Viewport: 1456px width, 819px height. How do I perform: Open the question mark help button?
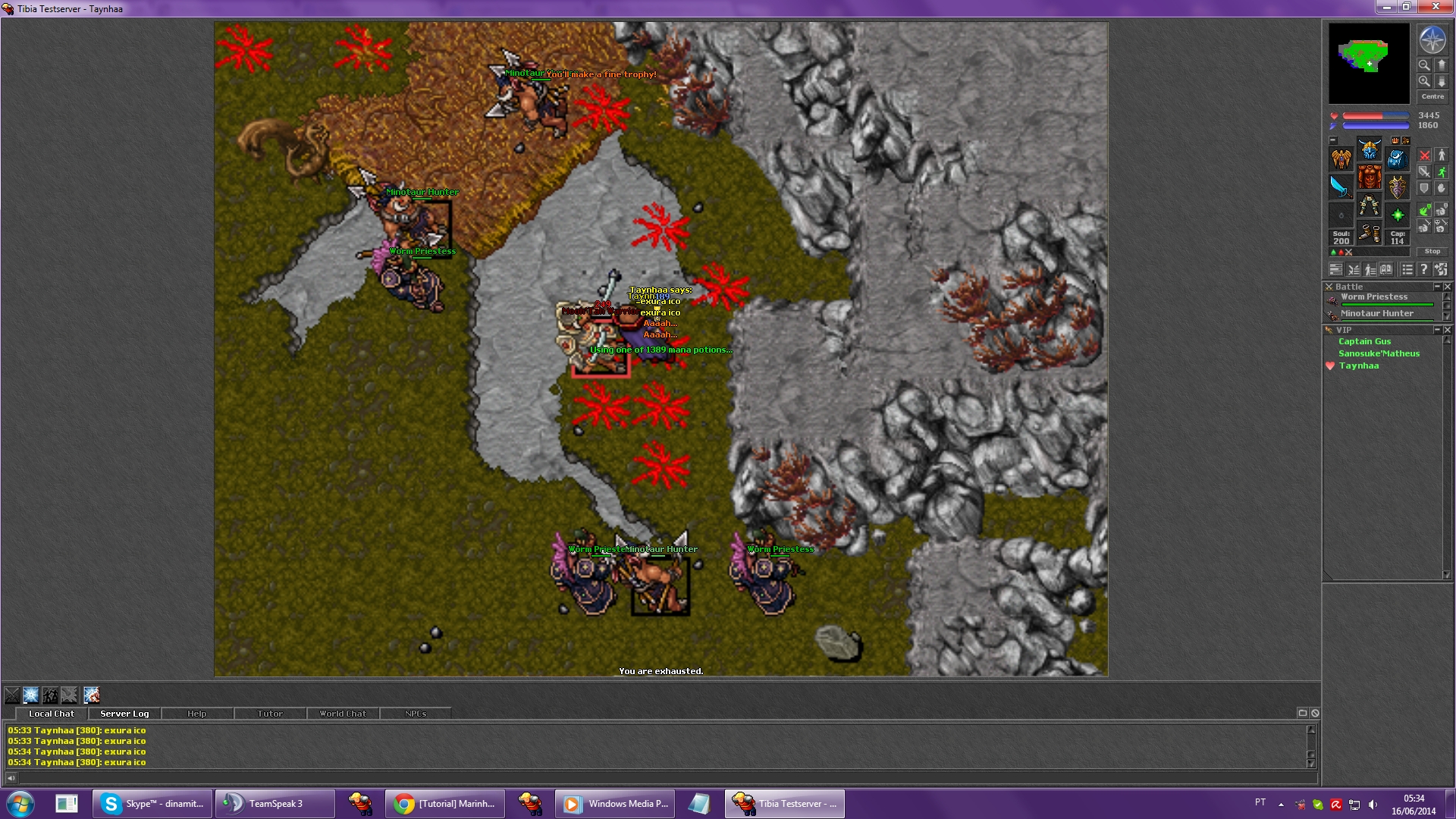coord(1424,269)
